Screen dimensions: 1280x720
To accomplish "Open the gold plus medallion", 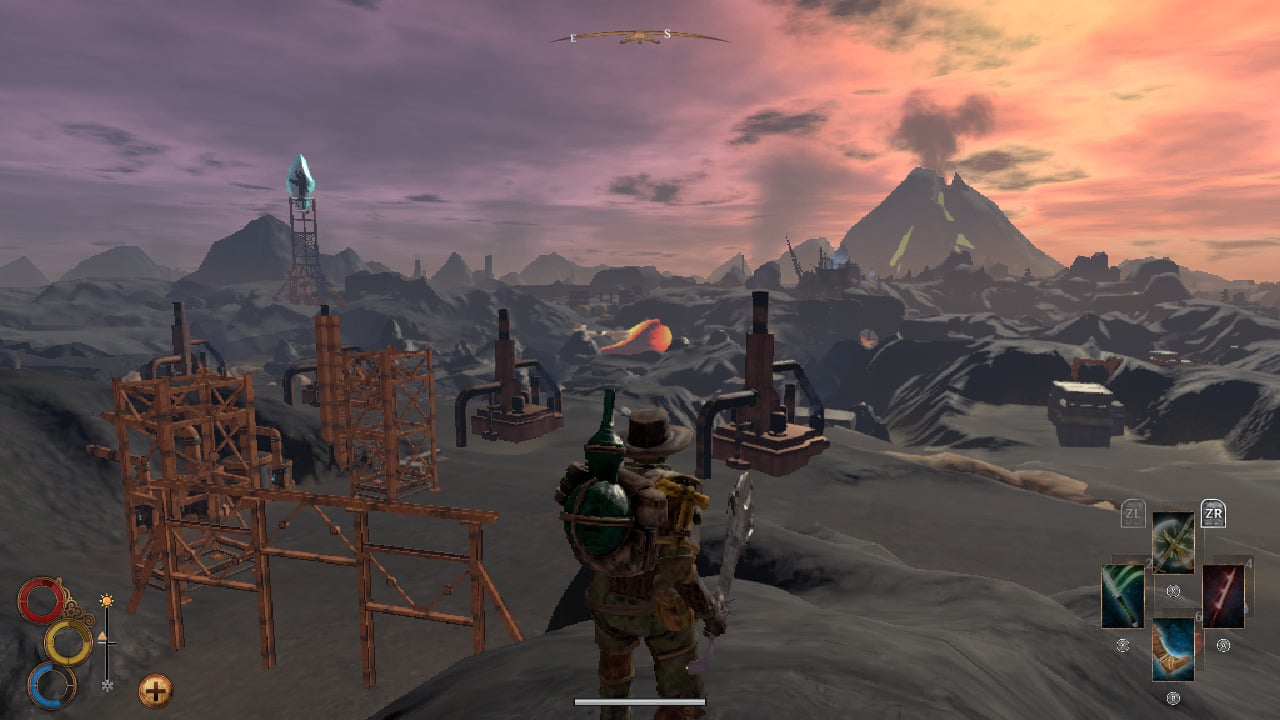I will coord(155,689).
